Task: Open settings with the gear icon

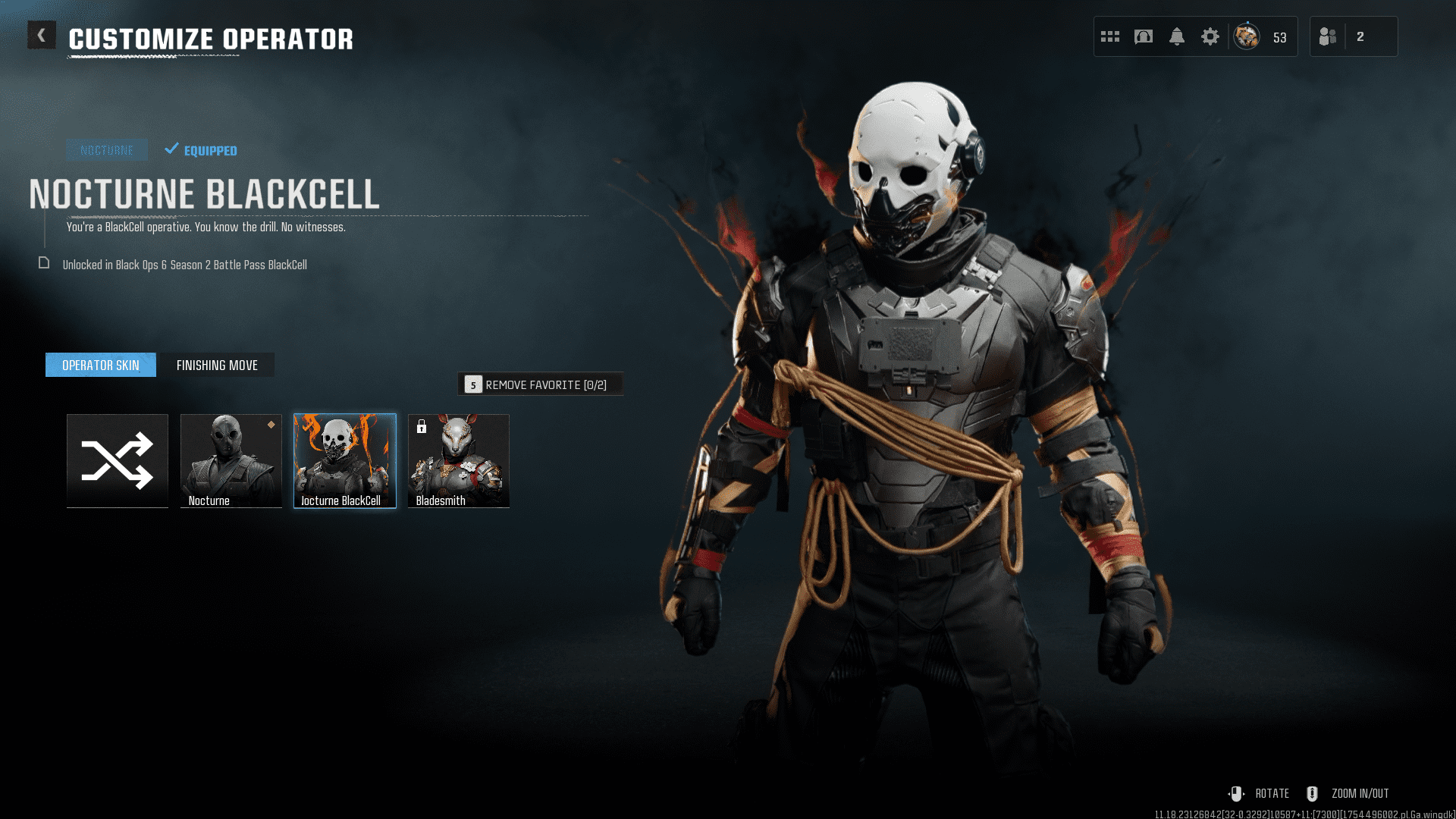Action: click(x=1210, y=36)
